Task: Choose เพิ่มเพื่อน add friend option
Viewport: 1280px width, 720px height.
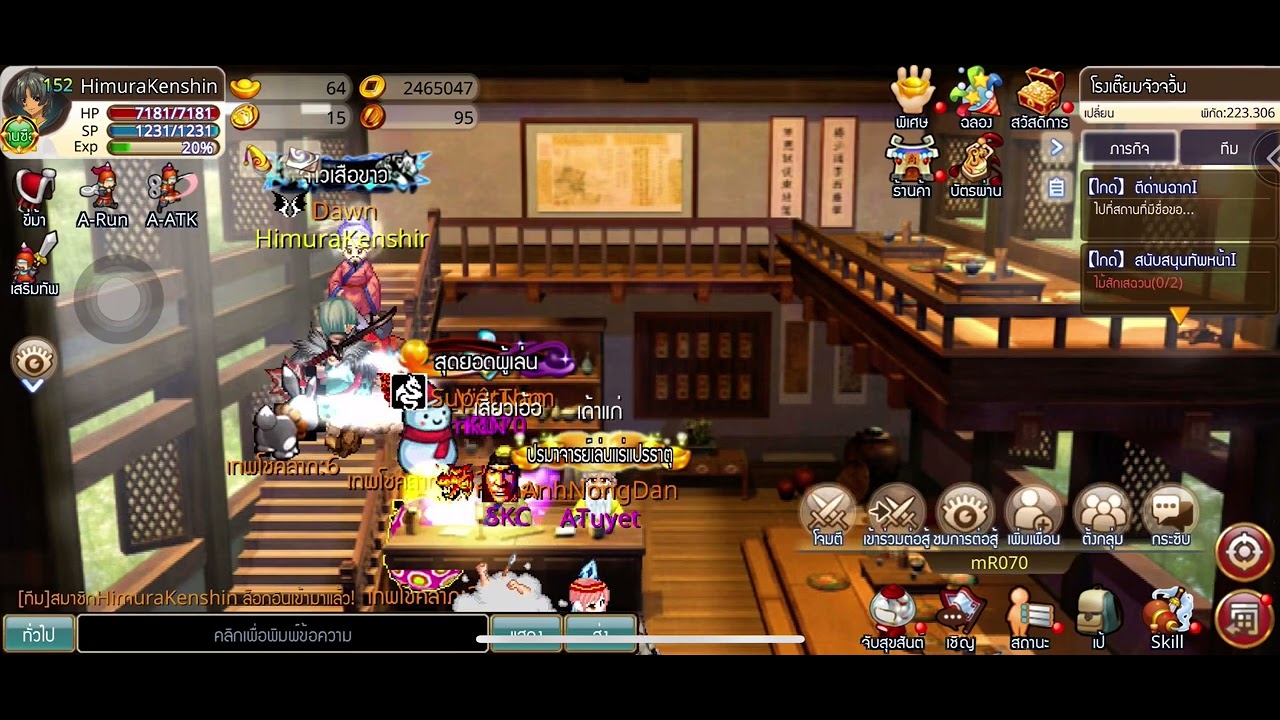Action: [1033, 513]
